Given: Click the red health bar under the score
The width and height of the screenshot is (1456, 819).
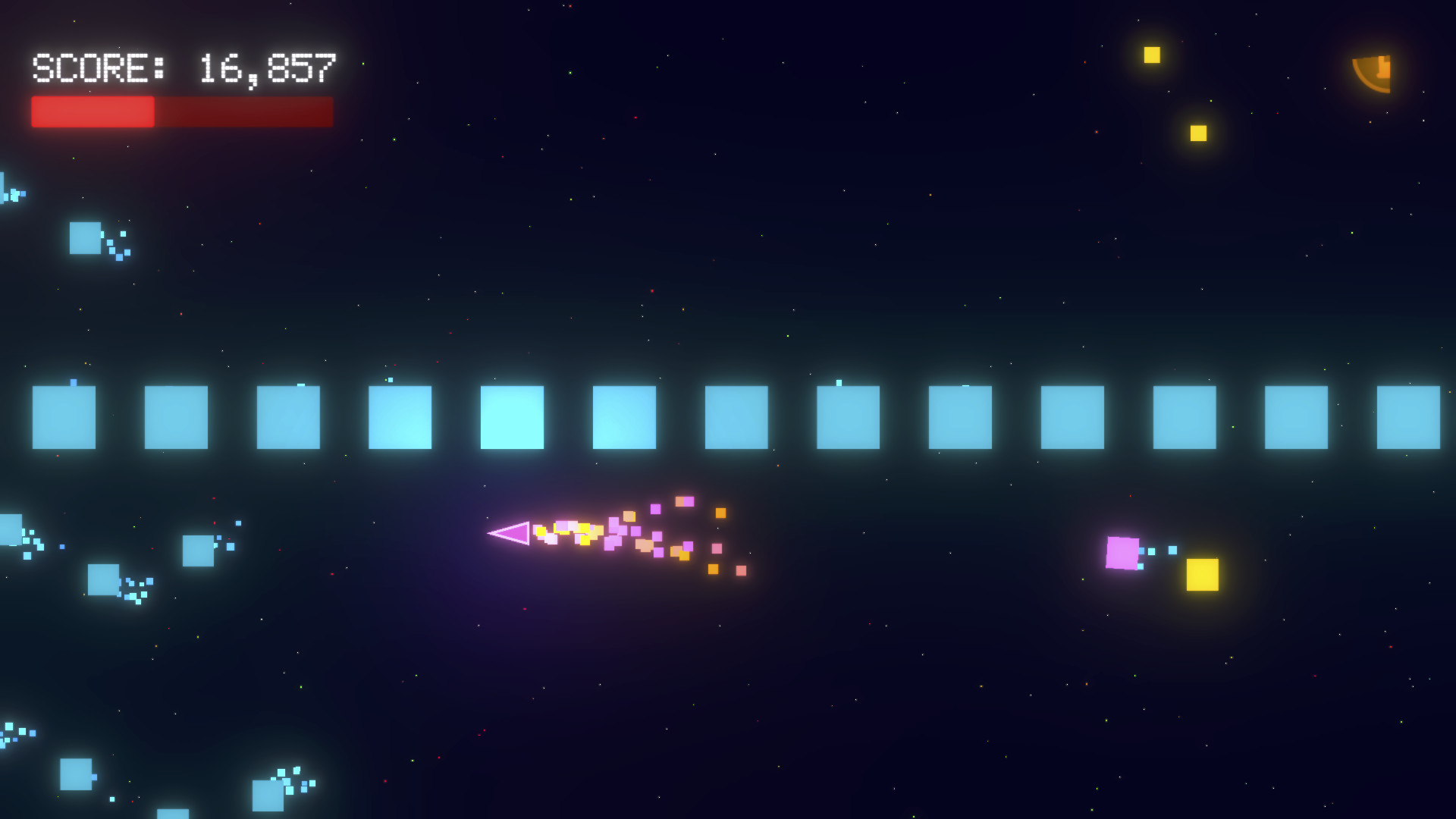Looking at the screenshot, I should tap(180, 111).
